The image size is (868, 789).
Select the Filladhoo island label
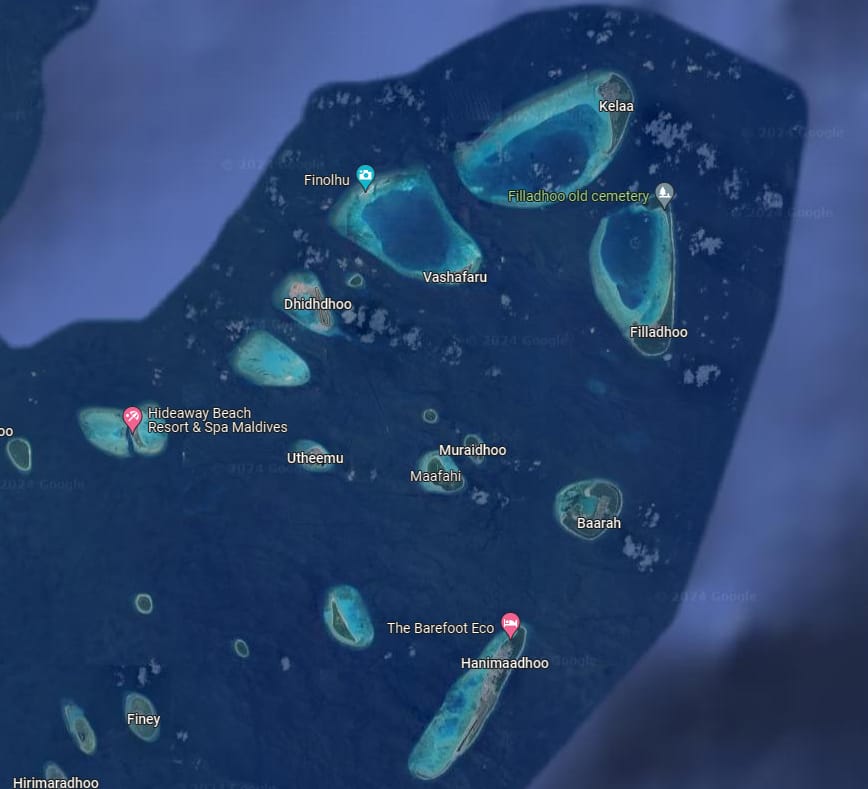point(659,332)
